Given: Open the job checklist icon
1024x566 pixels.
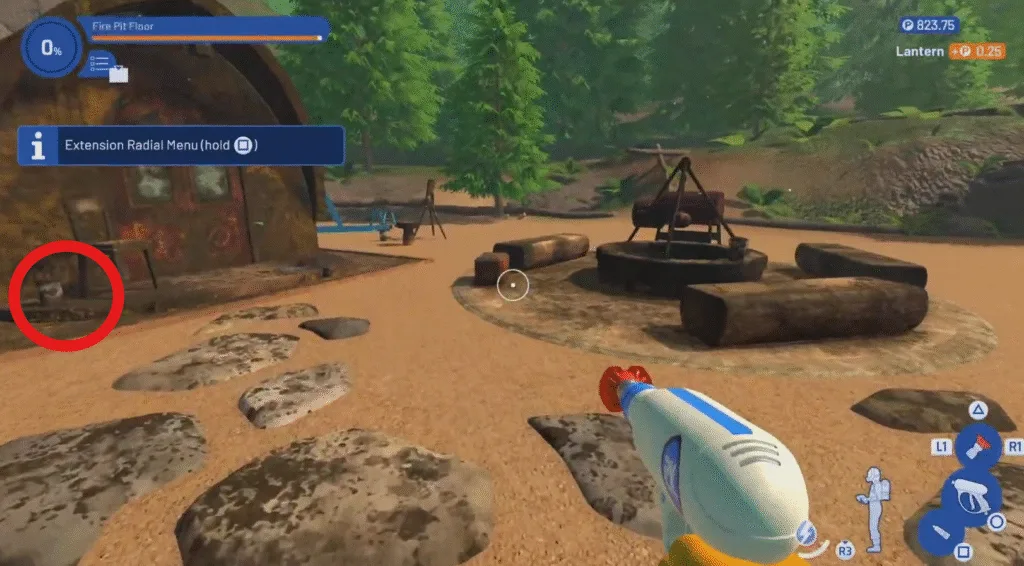Looking at the screenshot, I should (101, 63).
